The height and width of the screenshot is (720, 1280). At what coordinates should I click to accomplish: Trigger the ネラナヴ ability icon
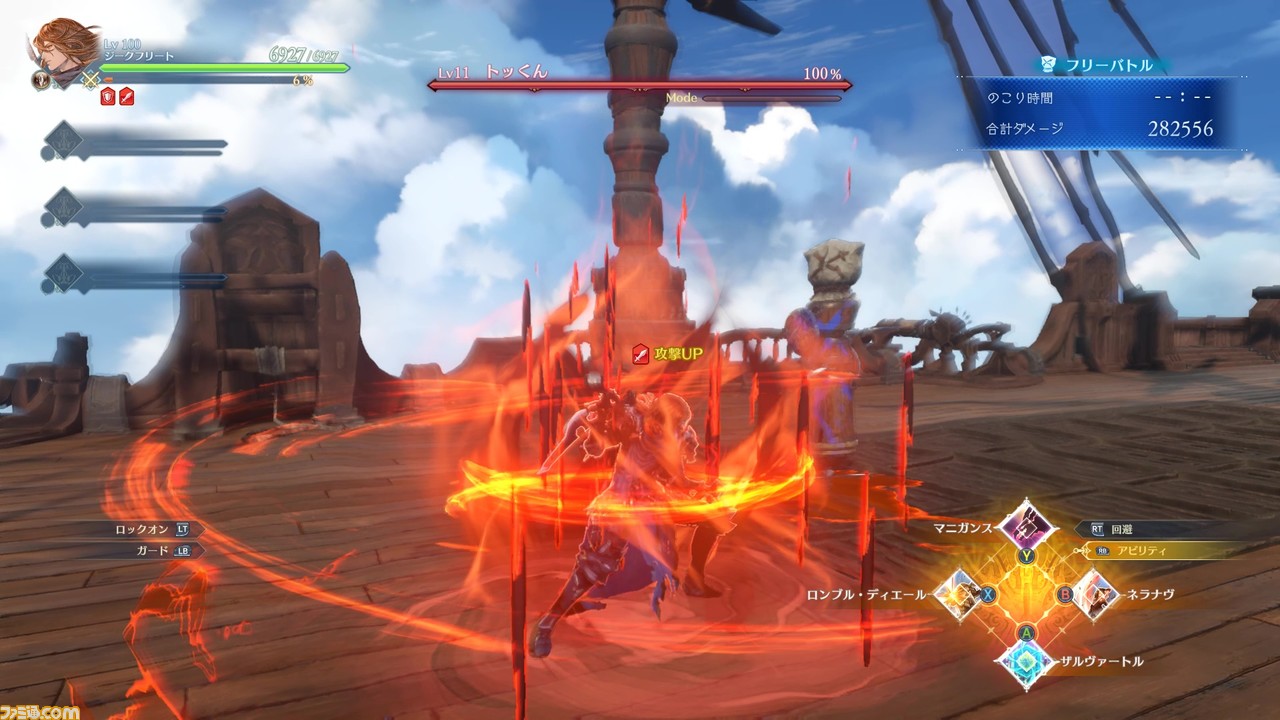[1093, 594]
